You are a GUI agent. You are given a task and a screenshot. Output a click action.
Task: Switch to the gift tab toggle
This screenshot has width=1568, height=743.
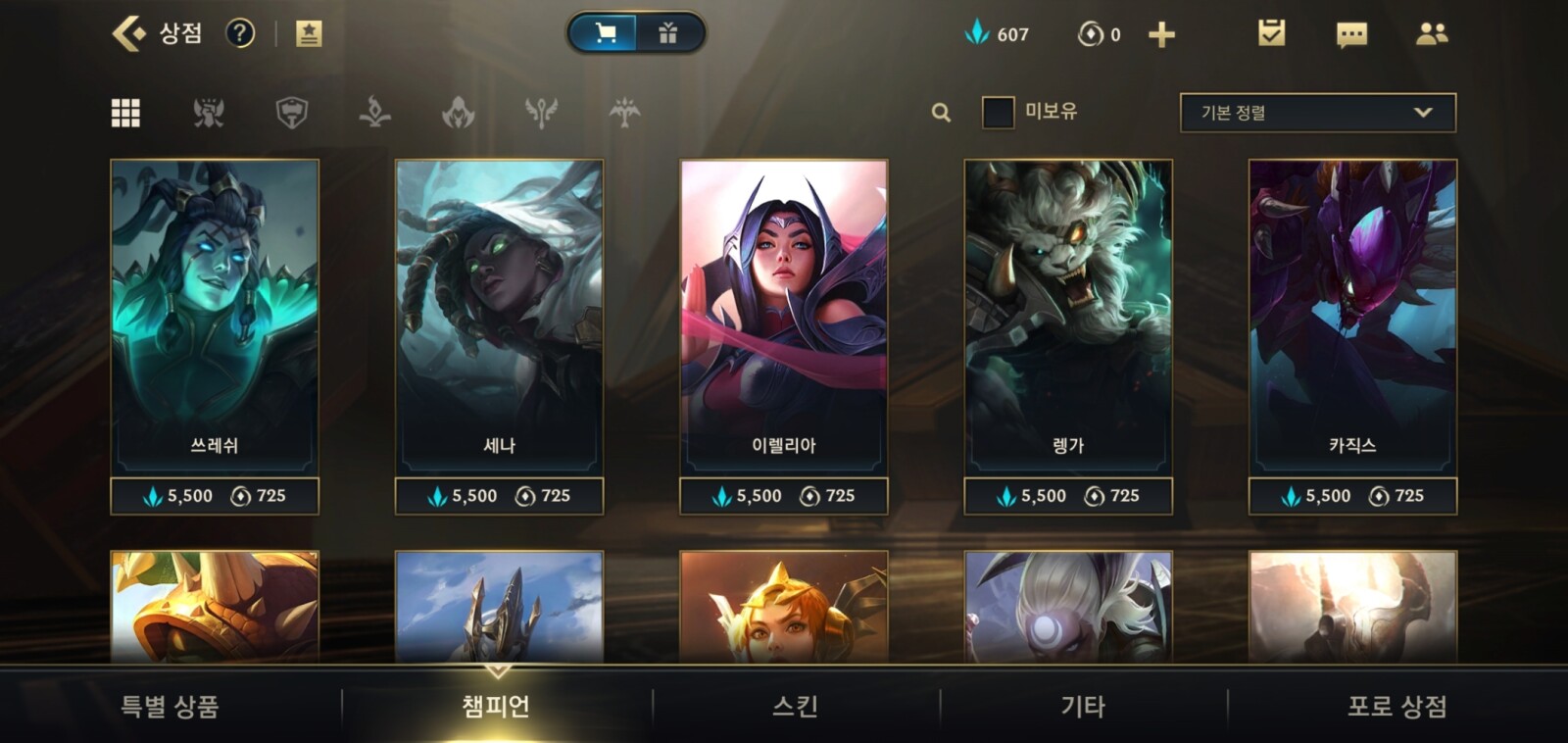(668, 34)
